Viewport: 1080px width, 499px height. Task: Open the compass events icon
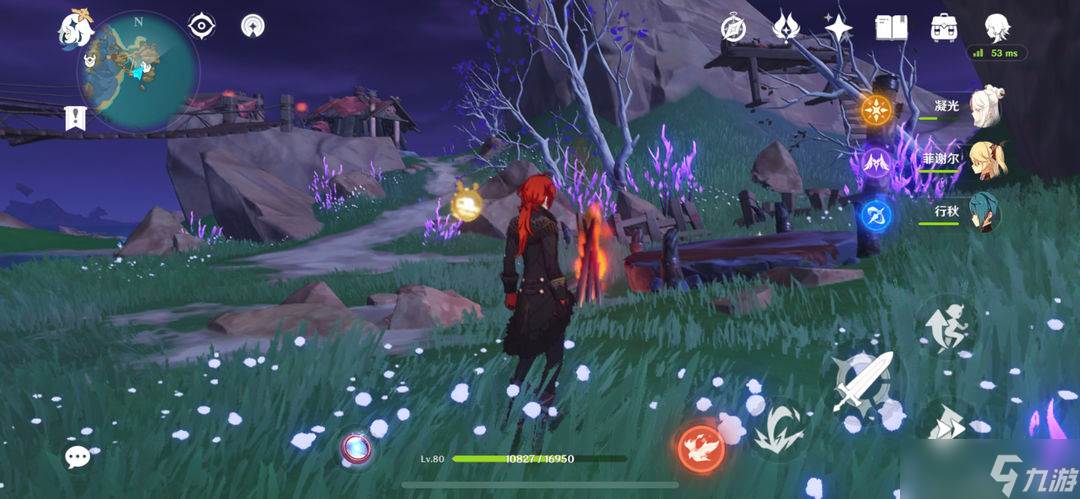[x=734, y=28]
